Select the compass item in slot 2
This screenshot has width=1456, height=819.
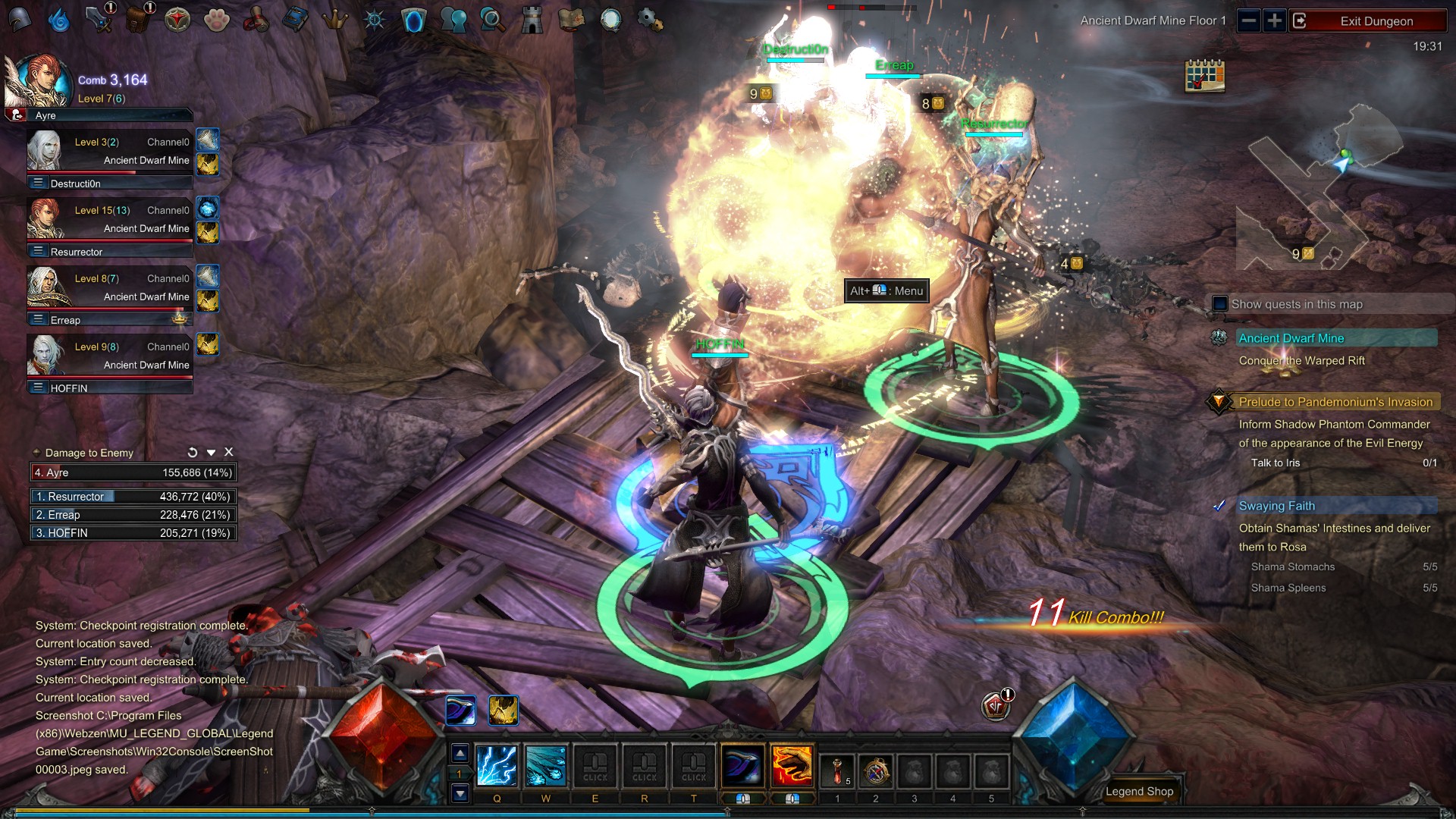[876, 772]
